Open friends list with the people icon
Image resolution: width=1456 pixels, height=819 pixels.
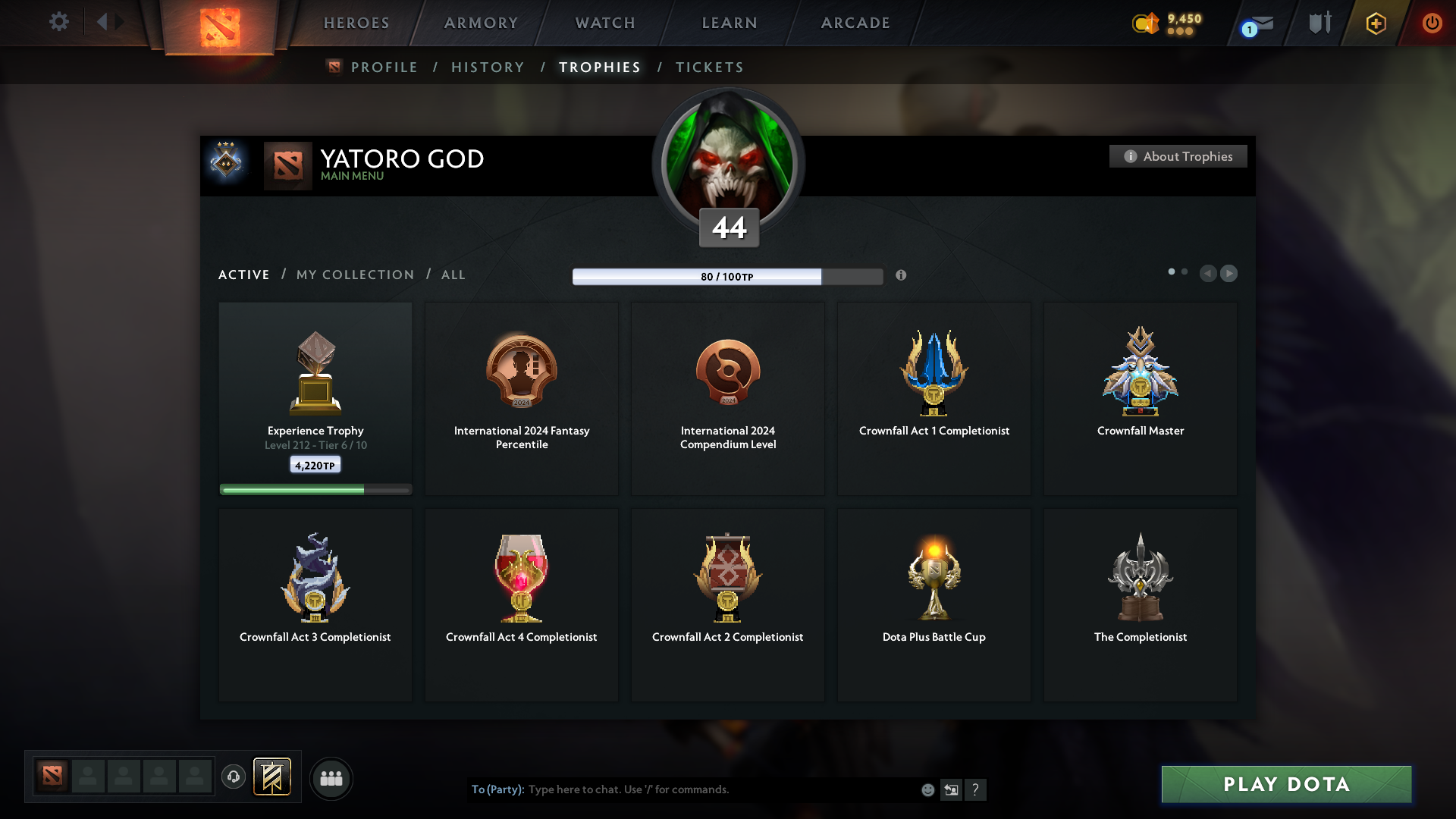pyautogui.click(x=331, y=778)
